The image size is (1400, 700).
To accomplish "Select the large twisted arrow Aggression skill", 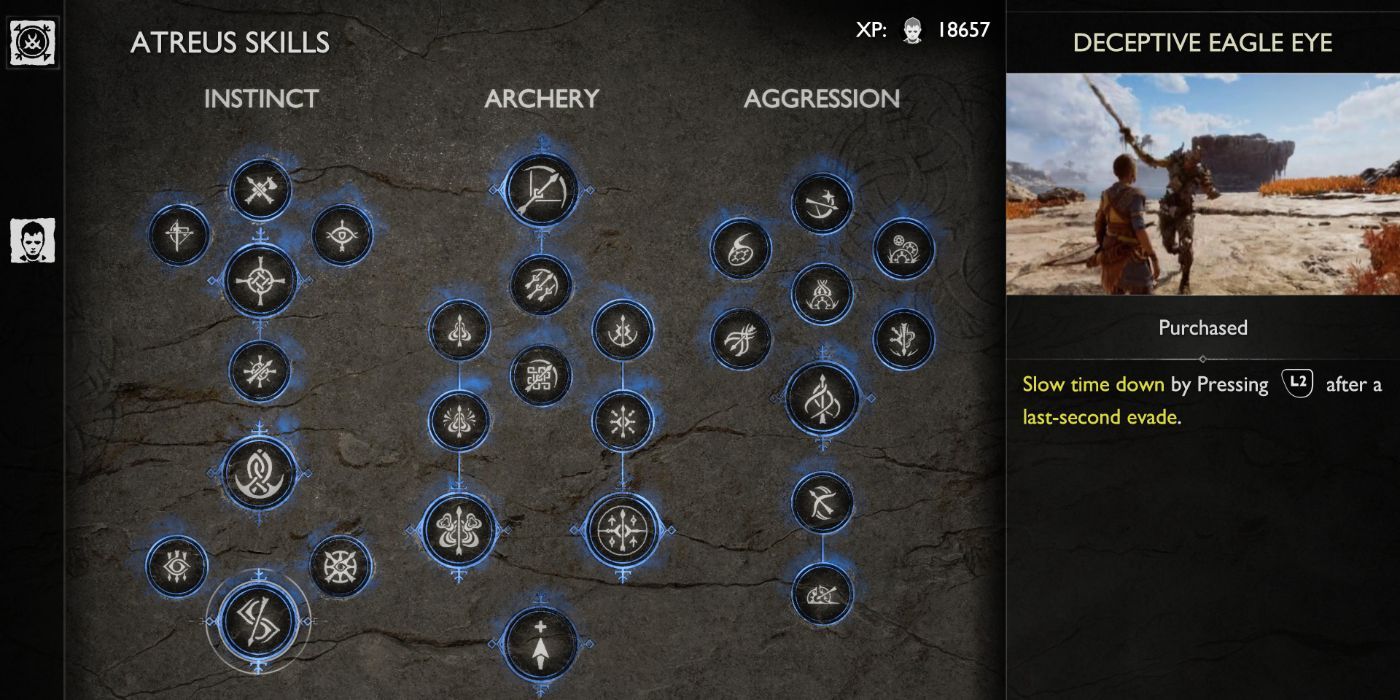I will tap(822, 399).
